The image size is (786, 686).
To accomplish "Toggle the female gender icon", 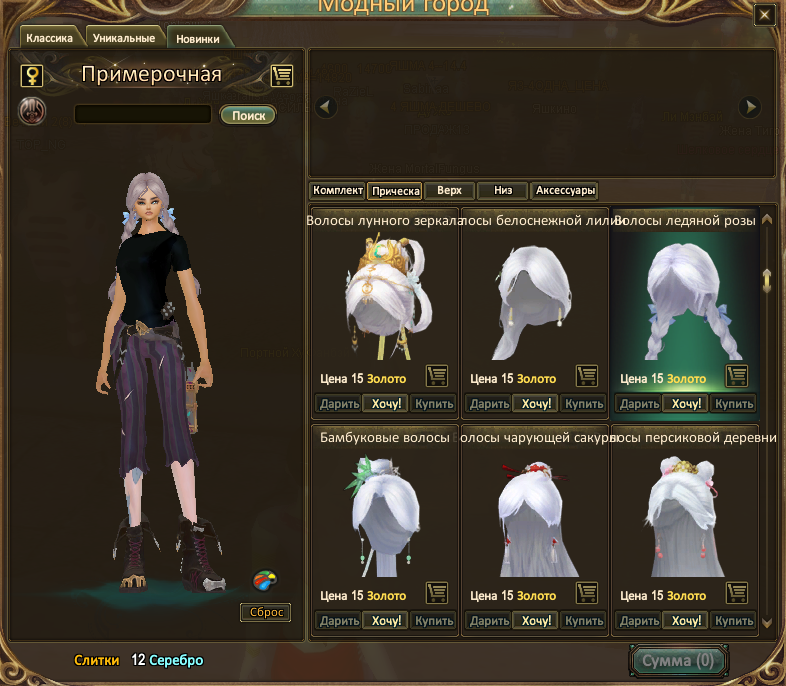I will coord(33,75).
